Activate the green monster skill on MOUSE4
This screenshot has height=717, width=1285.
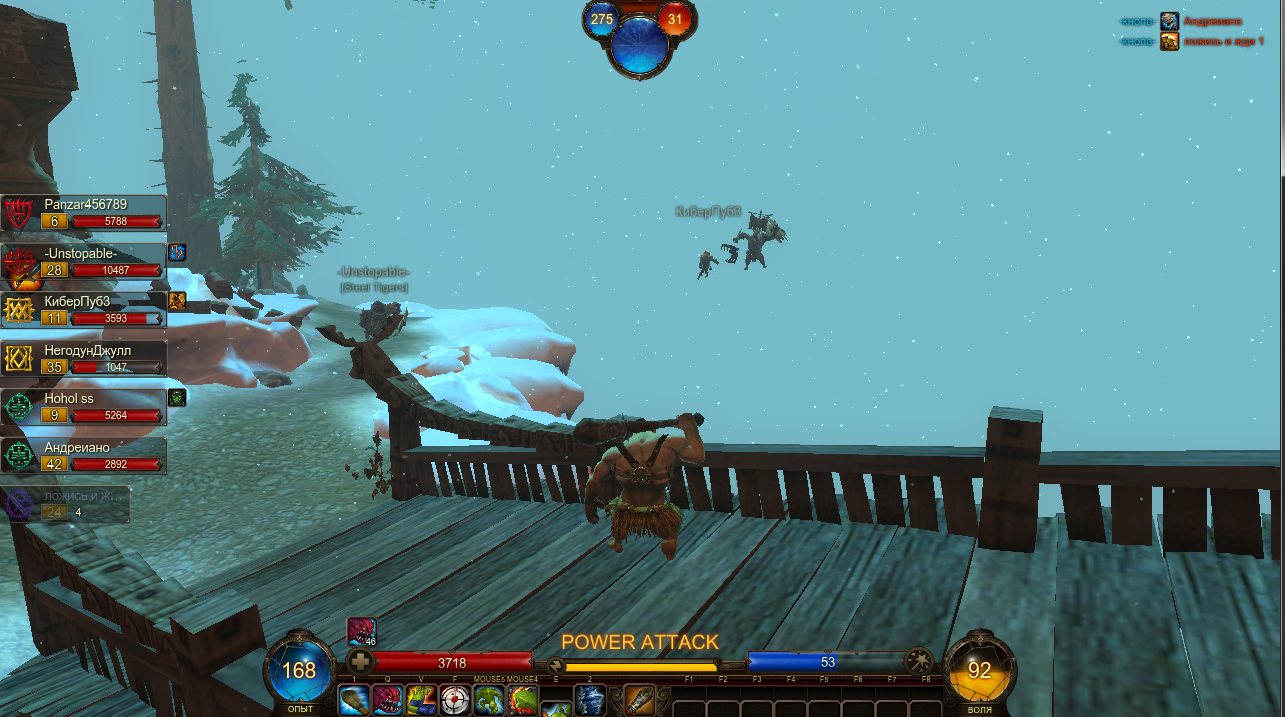point(522,701)
